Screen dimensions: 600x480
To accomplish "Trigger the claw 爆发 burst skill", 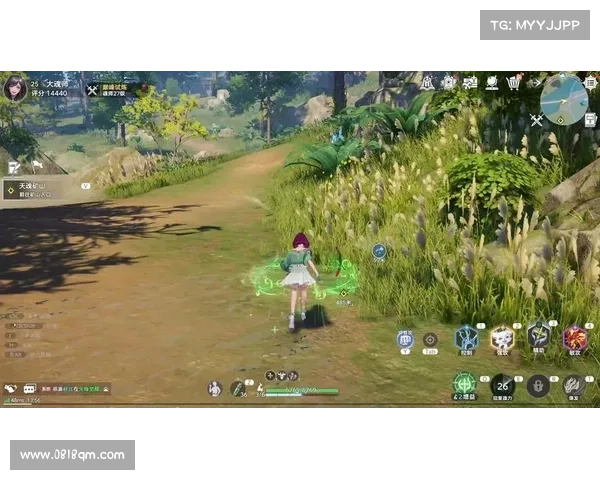I will pos(573,384).
